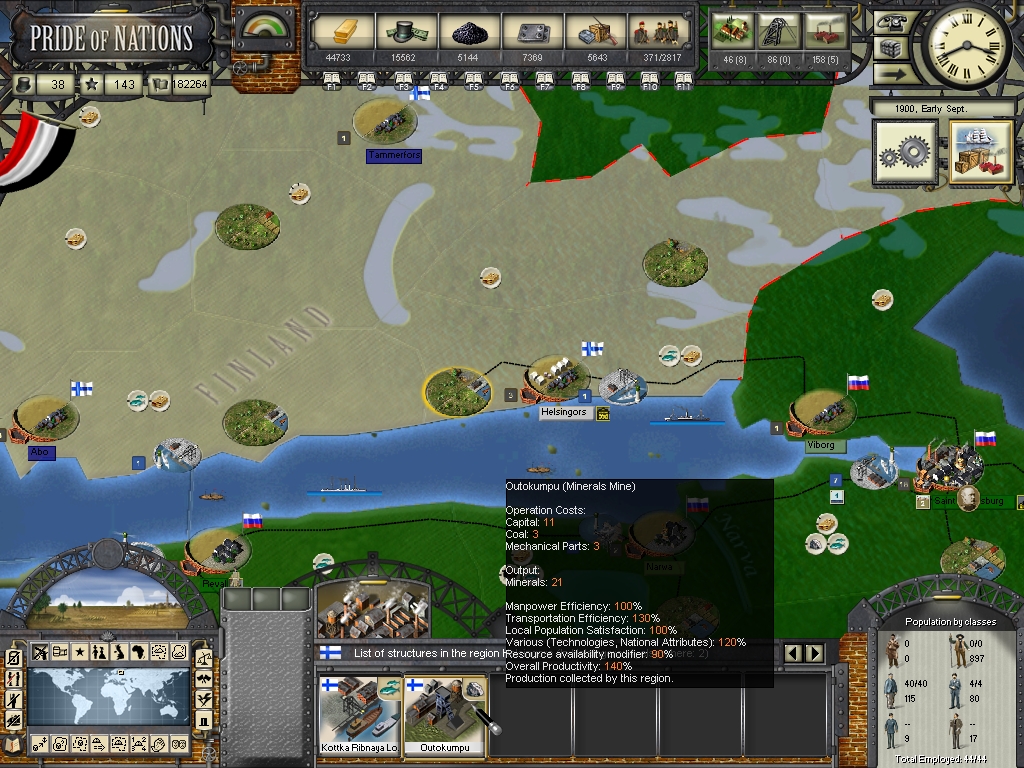Click the balance scales icon beside minimap
Screen dimensions: 1024x768
tap(204, 658)
